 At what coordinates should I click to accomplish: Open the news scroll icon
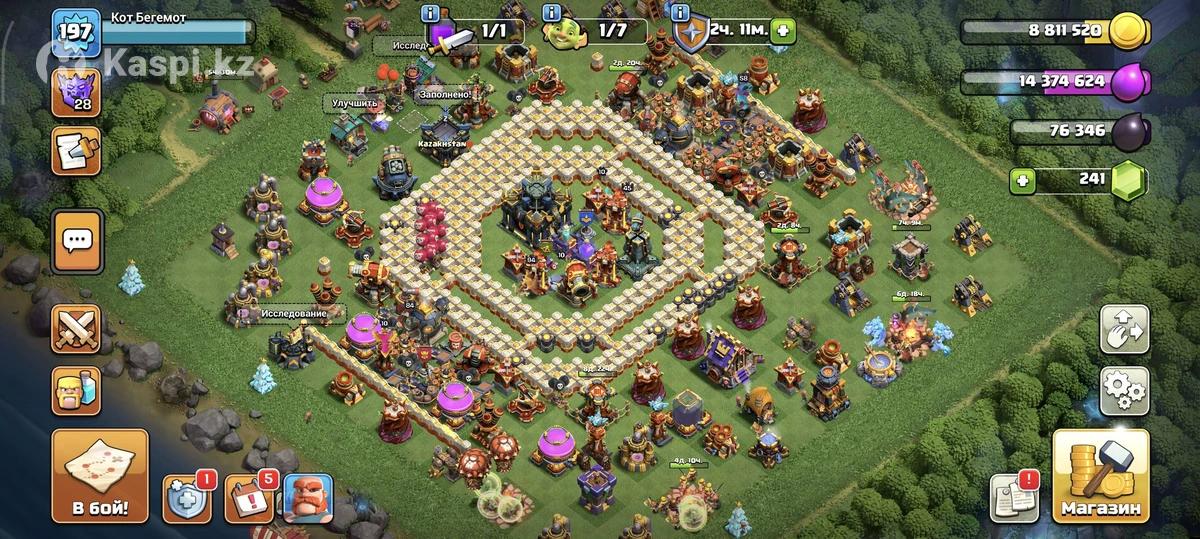[x=78, y=153]
